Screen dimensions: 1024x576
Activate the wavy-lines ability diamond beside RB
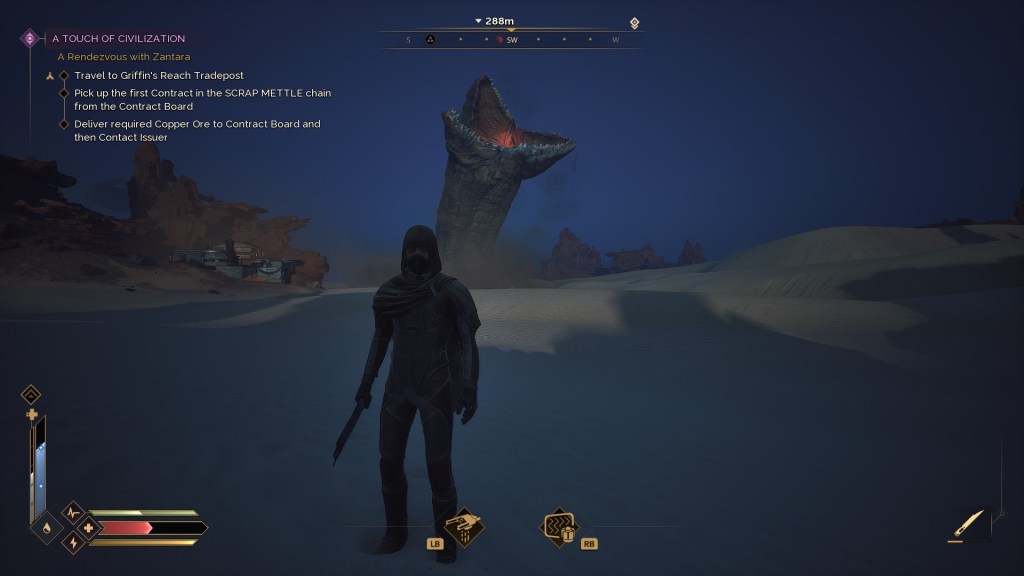pos(557,527)
